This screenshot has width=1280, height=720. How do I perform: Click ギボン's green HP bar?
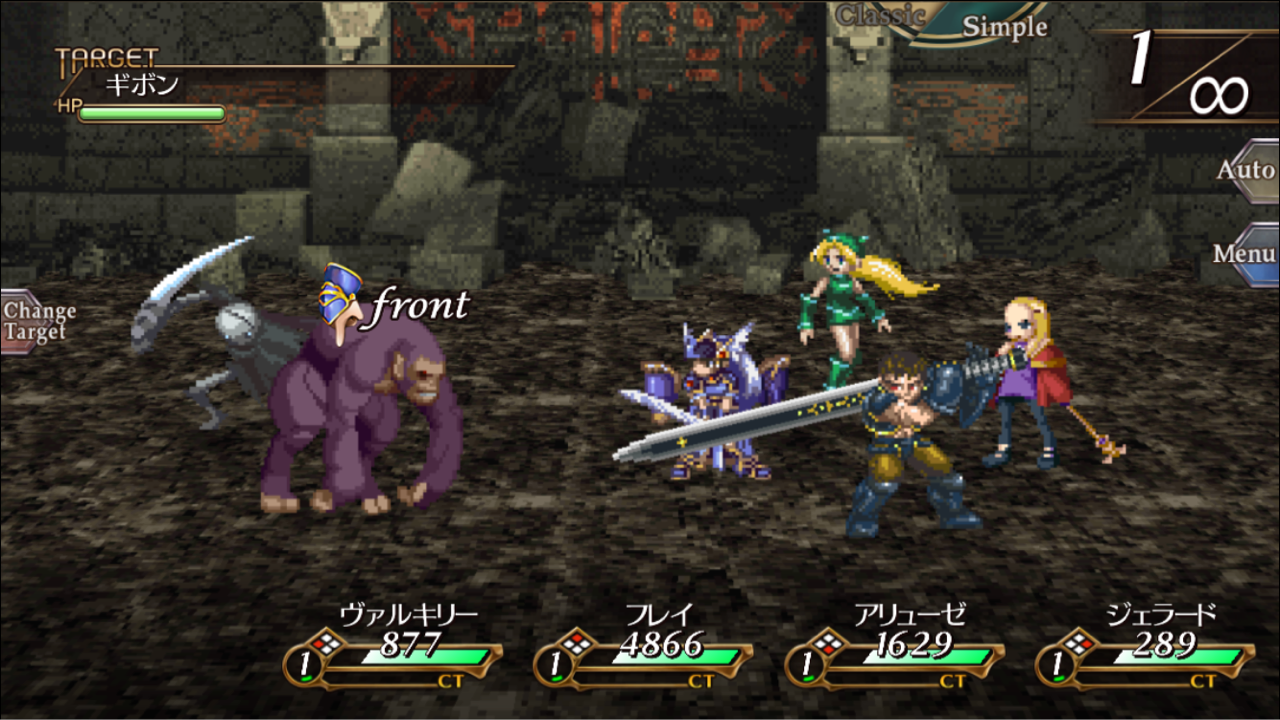150,113
